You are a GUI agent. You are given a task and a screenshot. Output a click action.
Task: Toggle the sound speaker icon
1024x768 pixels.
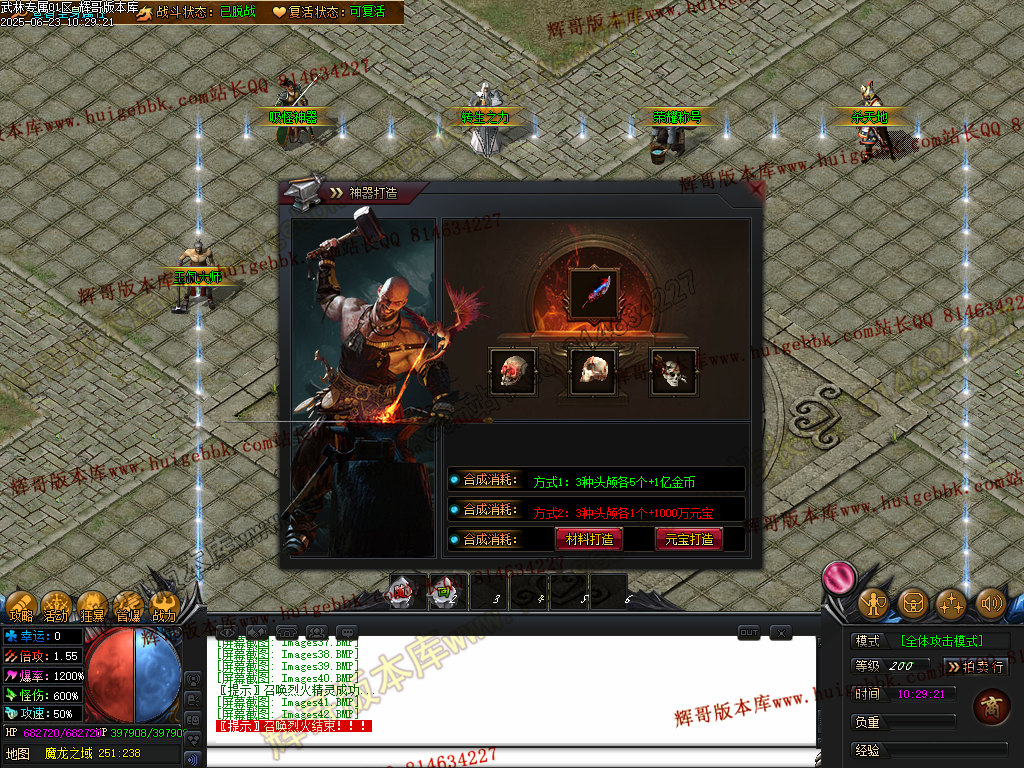coord(990,603)
